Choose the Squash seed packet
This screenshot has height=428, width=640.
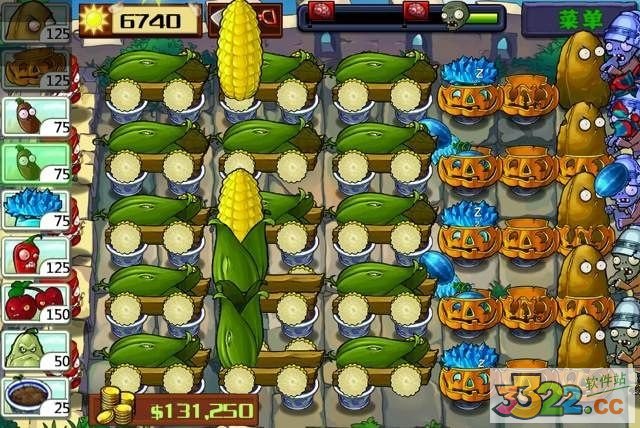click(x=34, y=347)
